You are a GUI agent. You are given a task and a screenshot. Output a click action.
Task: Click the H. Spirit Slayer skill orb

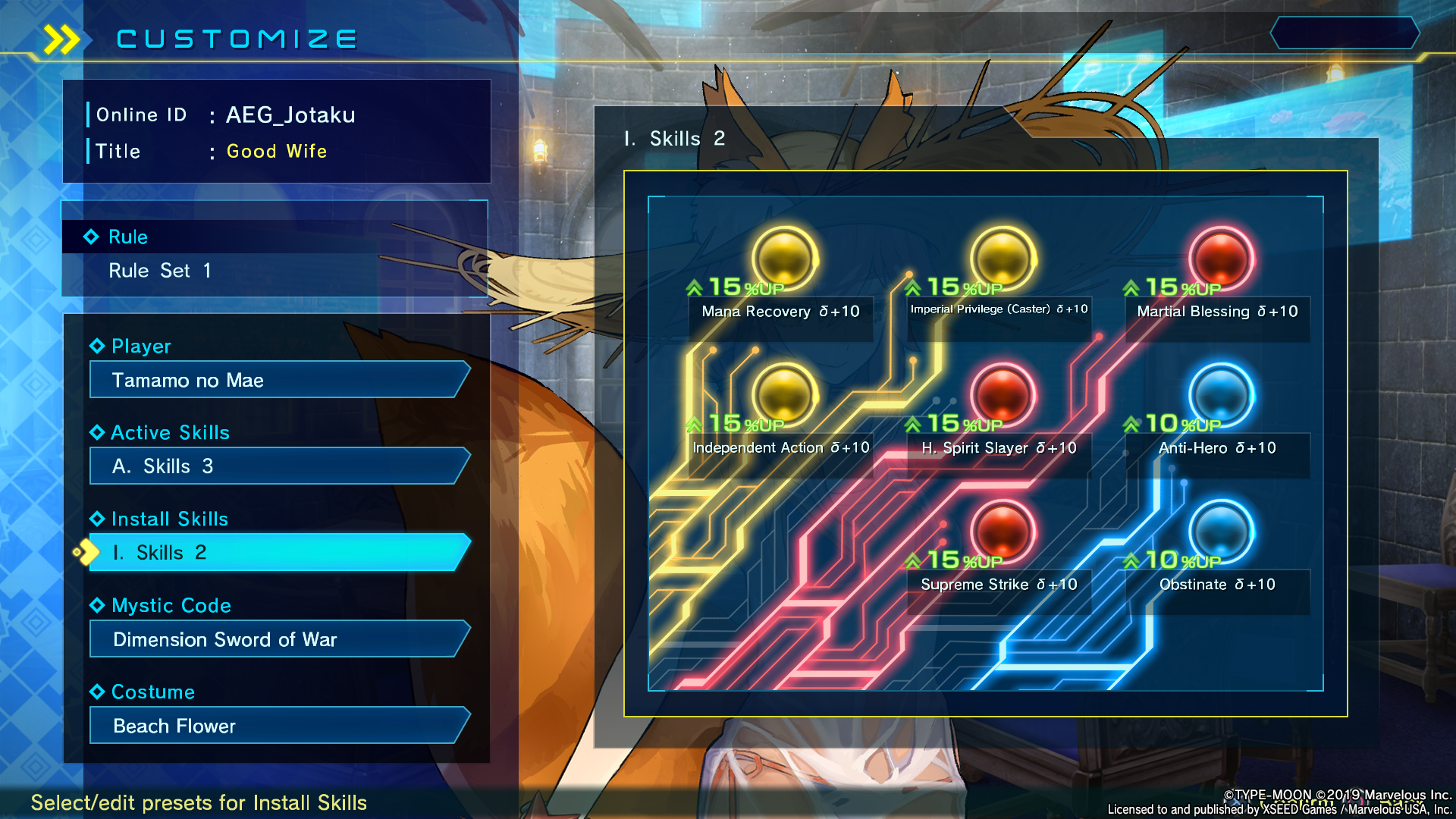click(1003, 394)
